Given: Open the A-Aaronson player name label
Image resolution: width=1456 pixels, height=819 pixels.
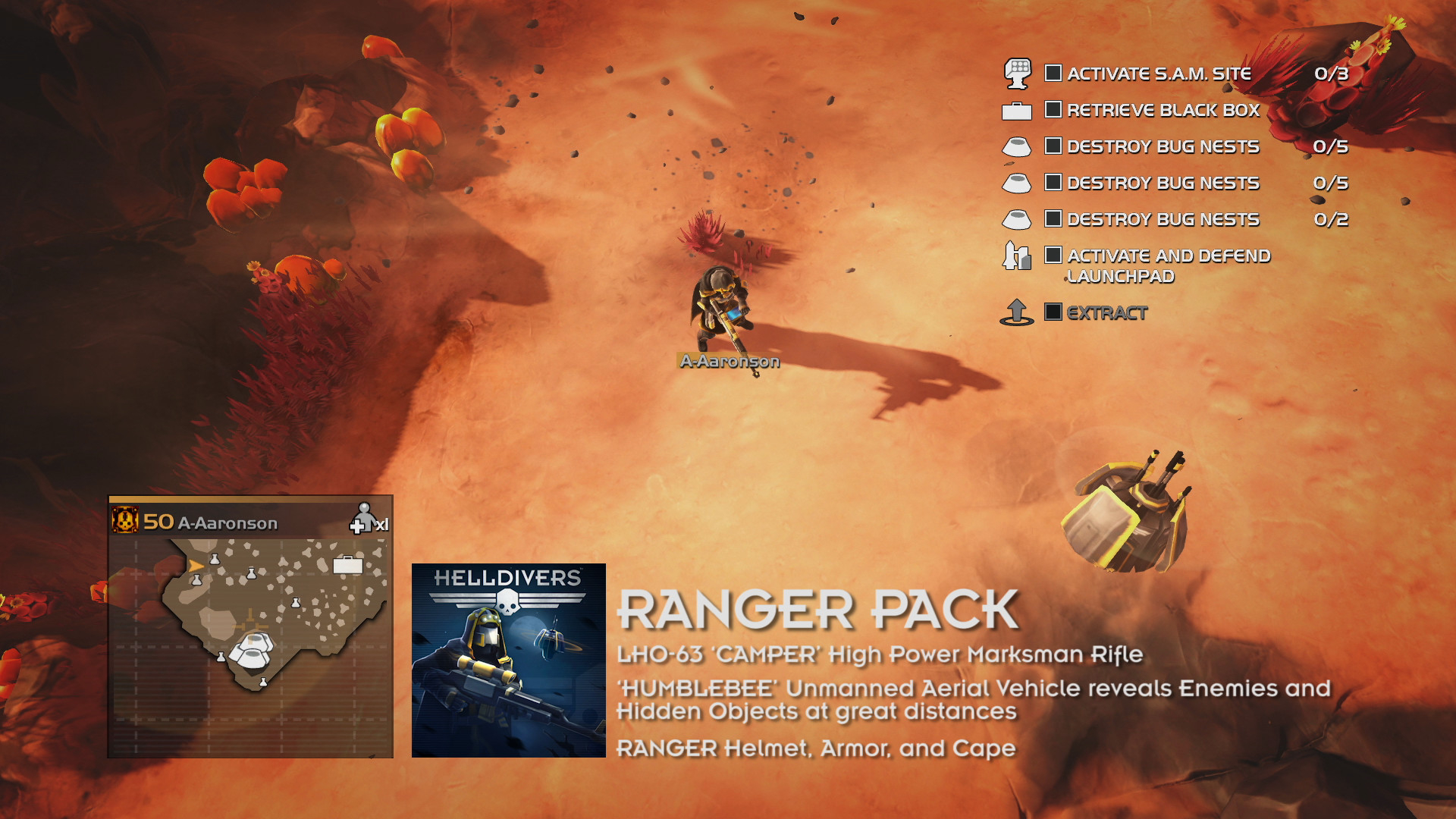Looking at the screenshot, I should click(x=729, y=362).
